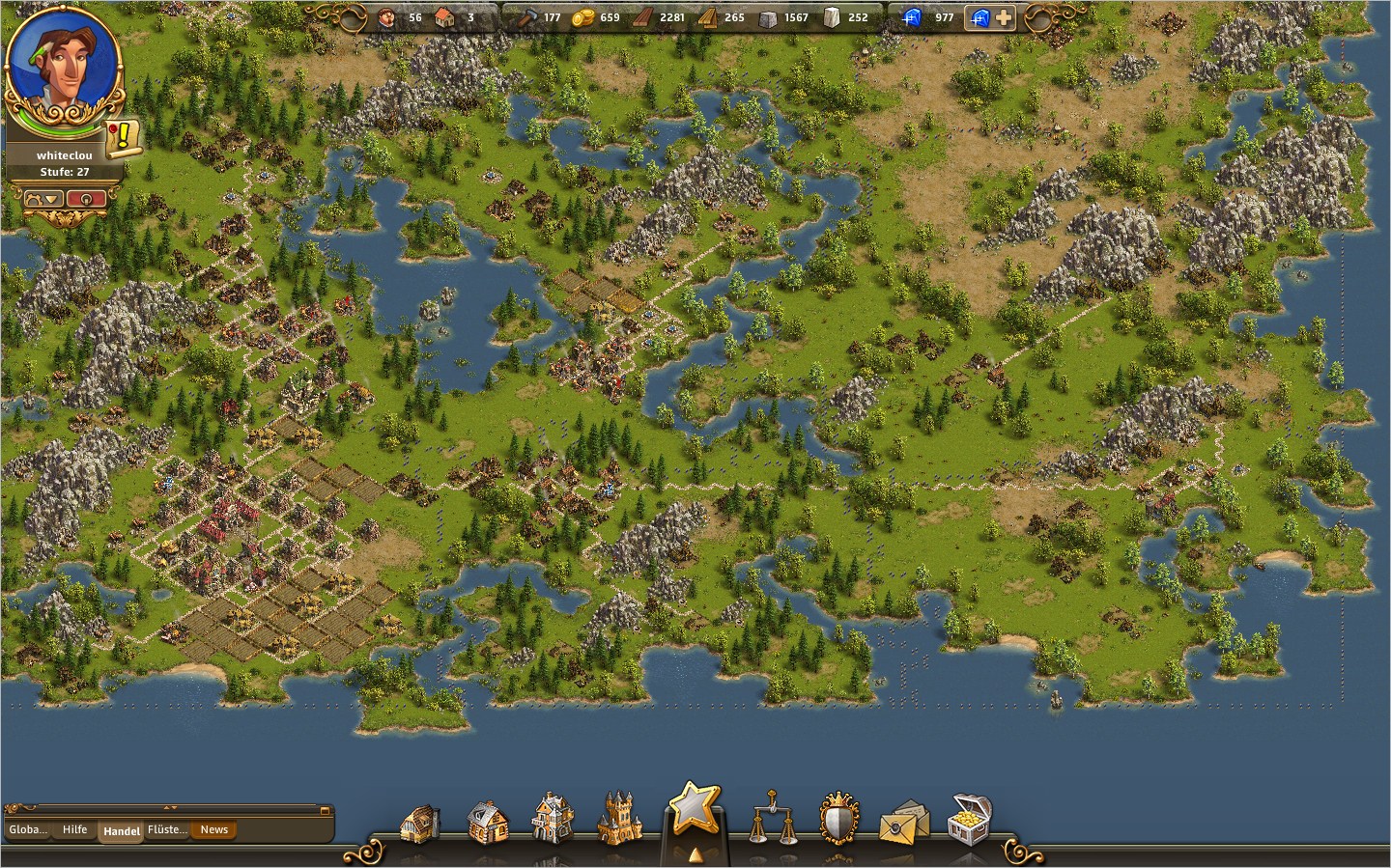Viewport: 1391px width, 868px height.
Task: Click the gold star menu button
Action: click(x=694, y=809)
